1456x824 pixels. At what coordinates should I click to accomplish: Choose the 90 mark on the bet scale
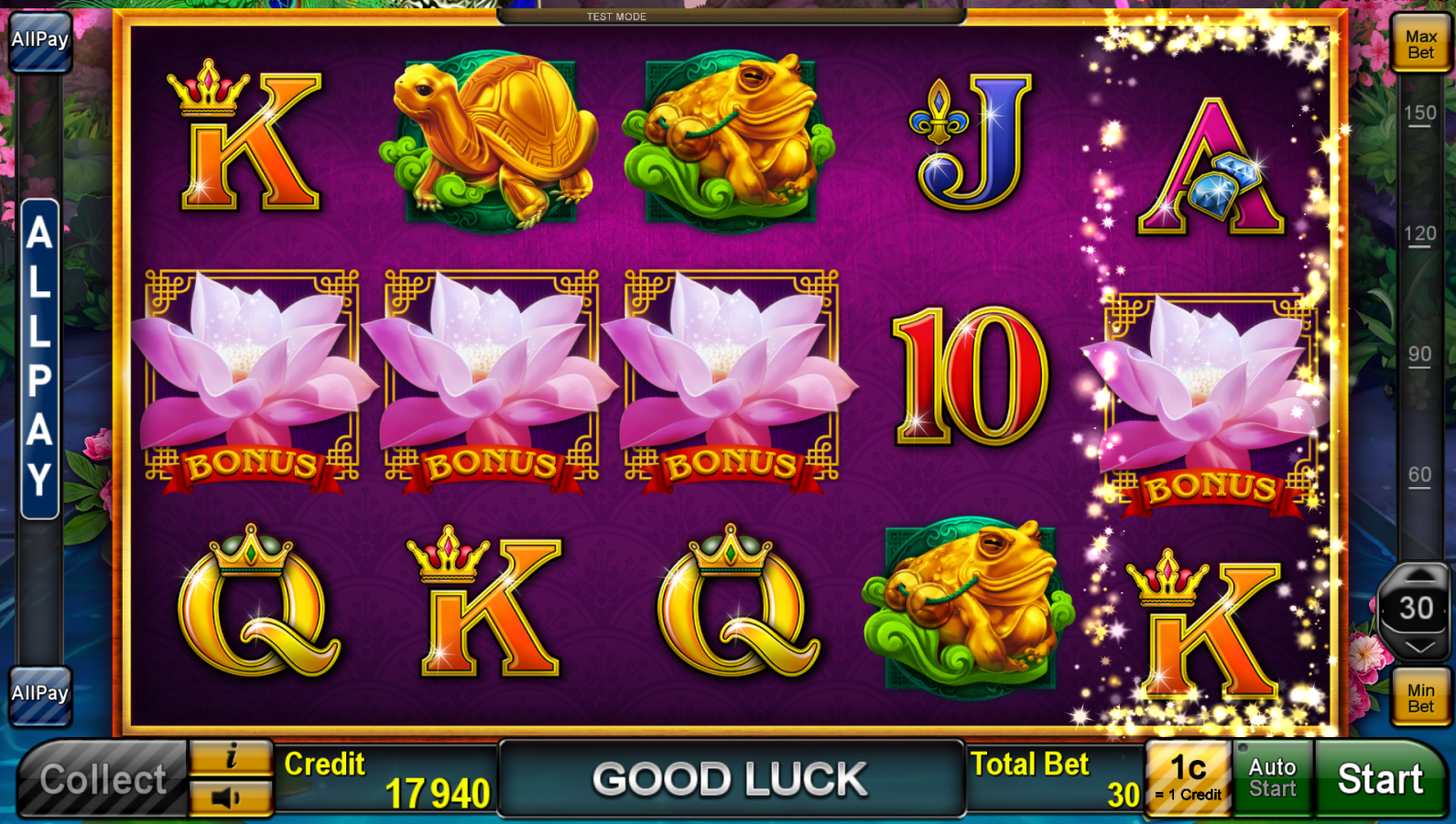(1420, 355)
